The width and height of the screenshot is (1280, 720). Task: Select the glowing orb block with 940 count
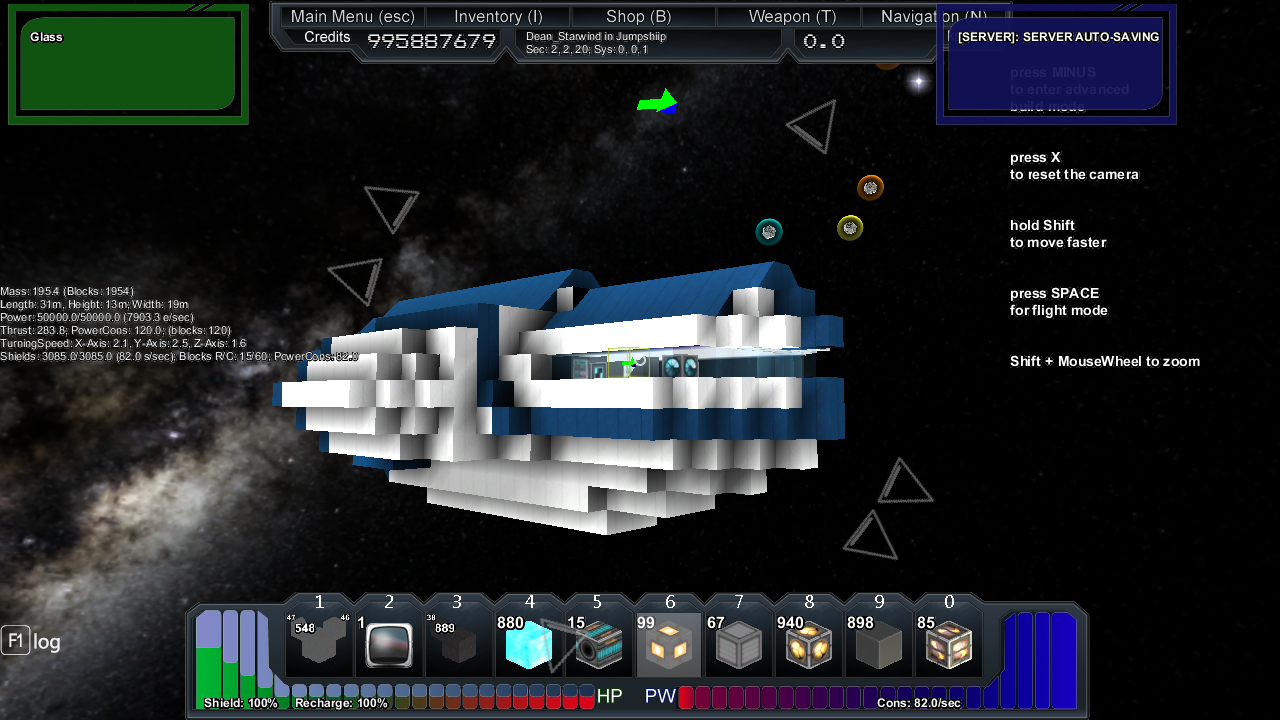pyautogui.click(x=809, y=645)
